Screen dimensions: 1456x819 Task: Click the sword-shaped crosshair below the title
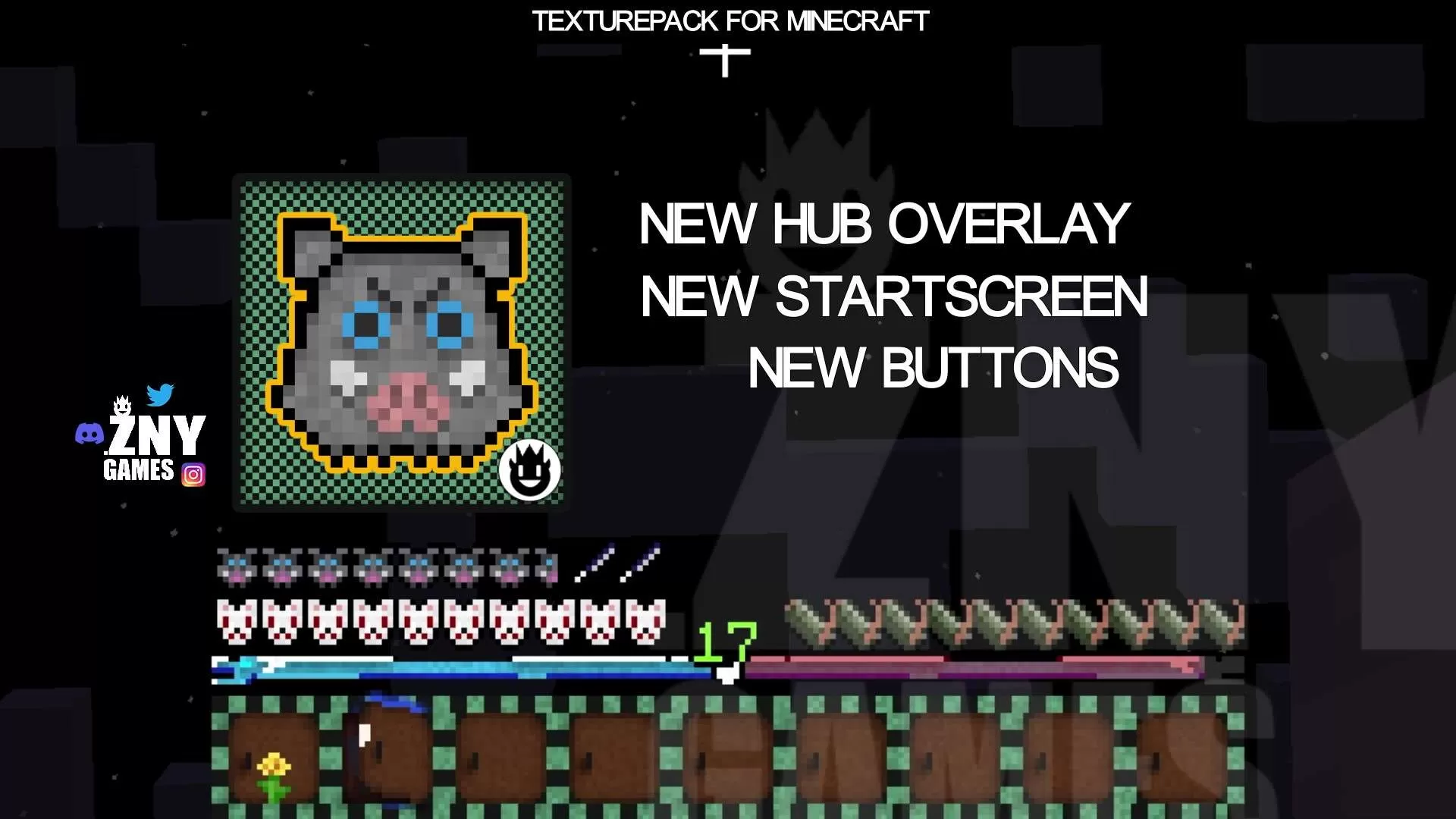pyautogui.click(x=726, y=59)
